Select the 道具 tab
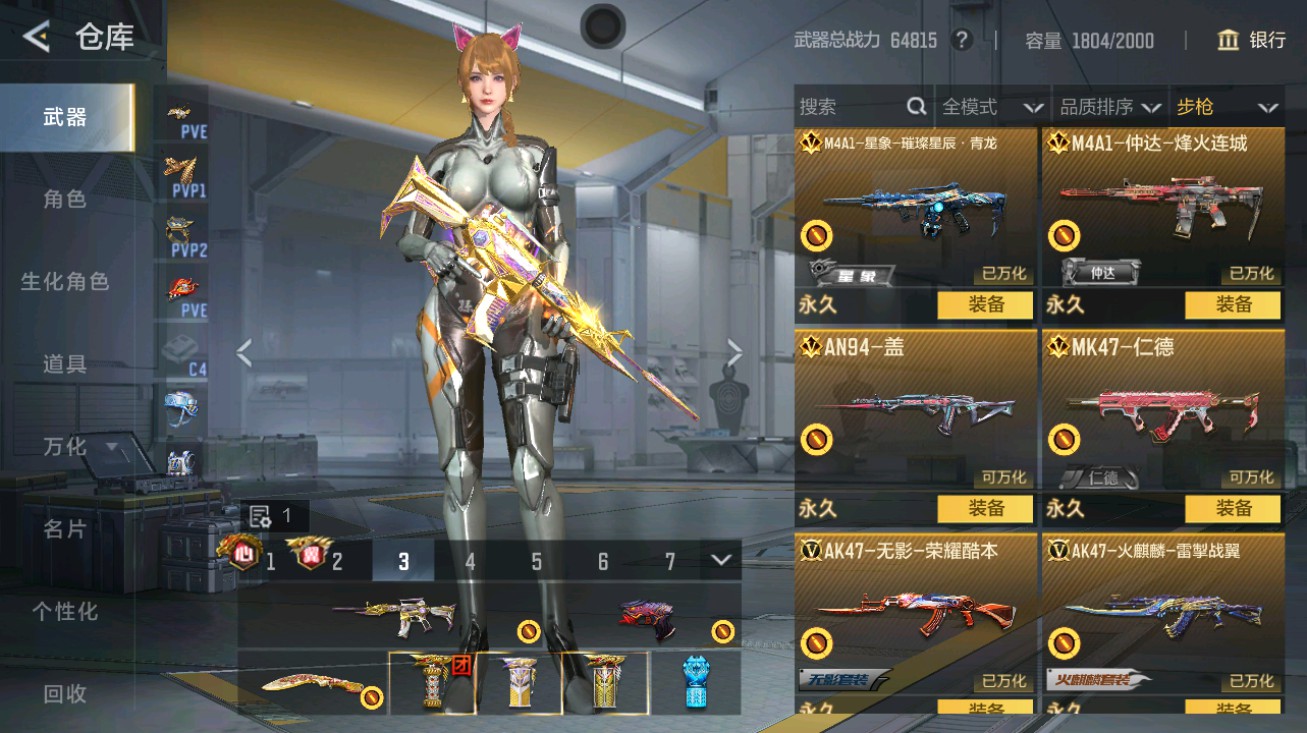The height and width of the screenshot is (733, 1307). point(65,364)
